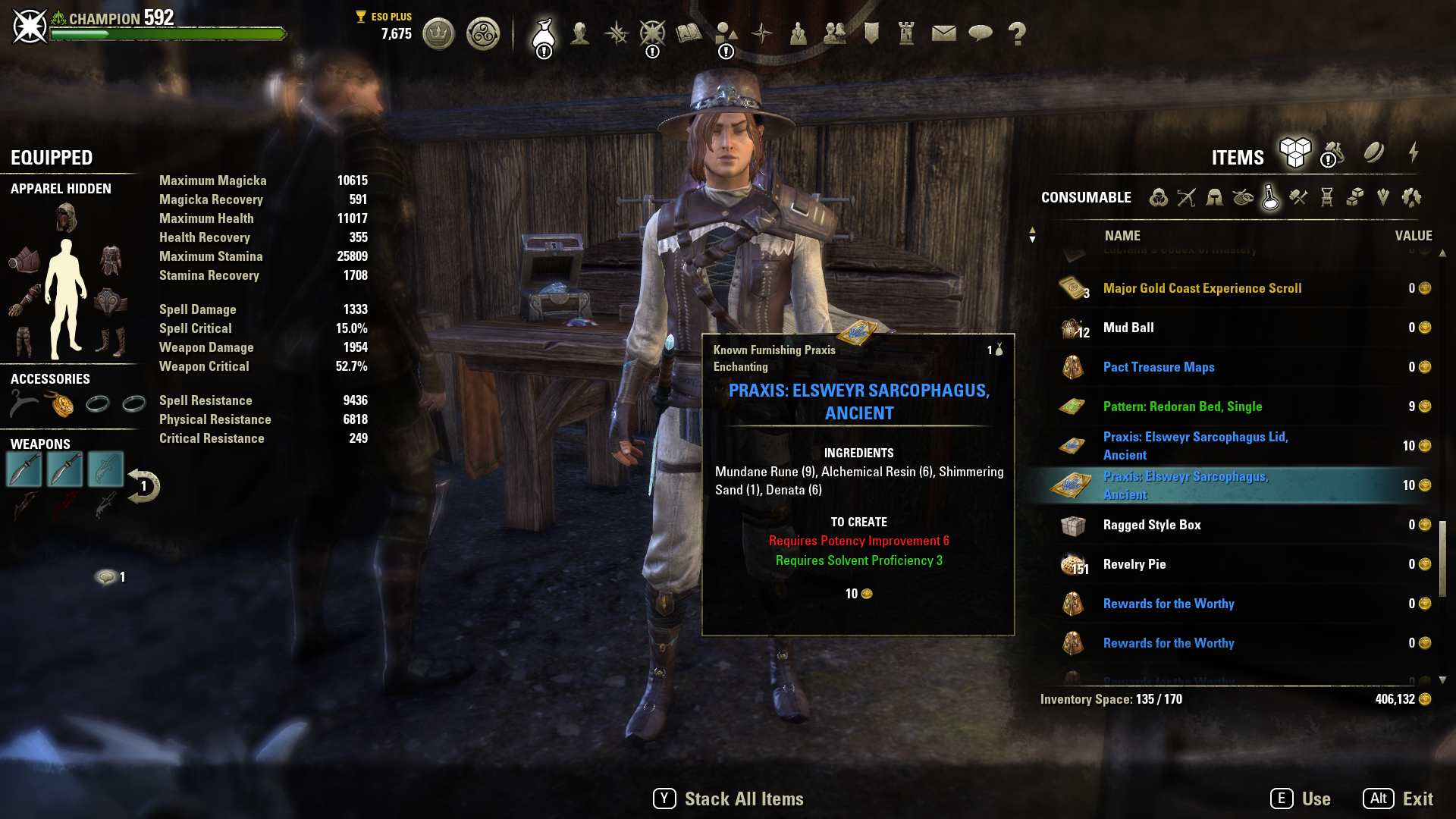Sort the item list by Name
The width and height of the screenshot is (1456, 819).
click(1122, 236)
